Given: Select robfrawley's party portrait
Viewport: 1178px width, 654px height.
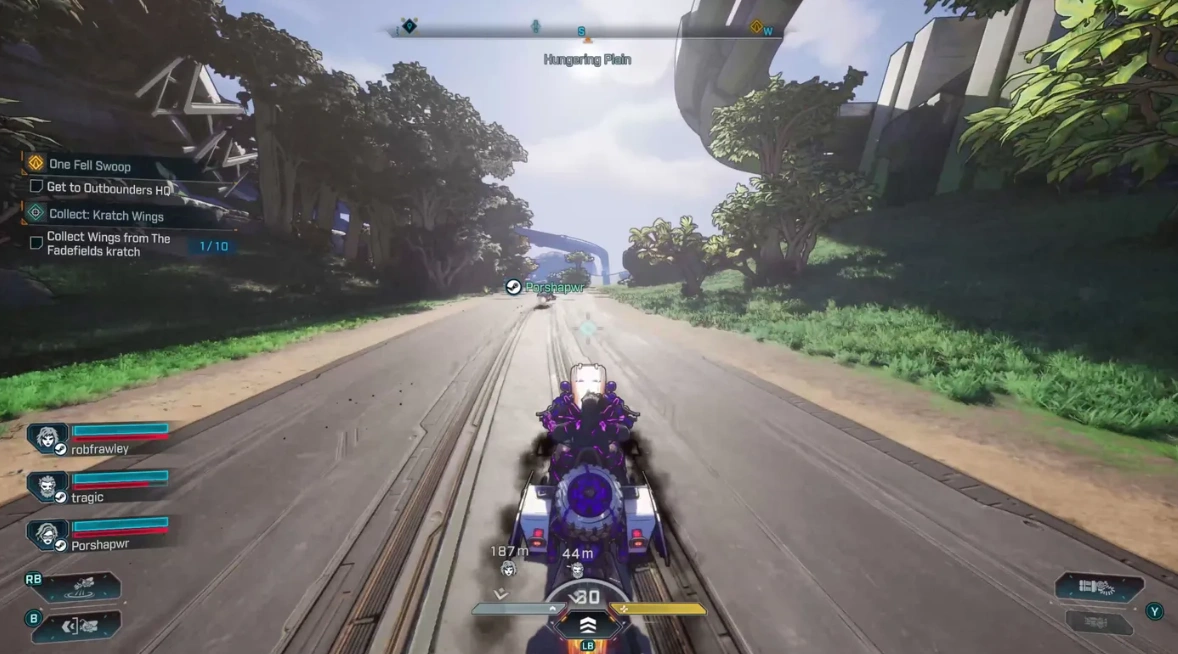Looking at the screenshot, I should (47, 438).
